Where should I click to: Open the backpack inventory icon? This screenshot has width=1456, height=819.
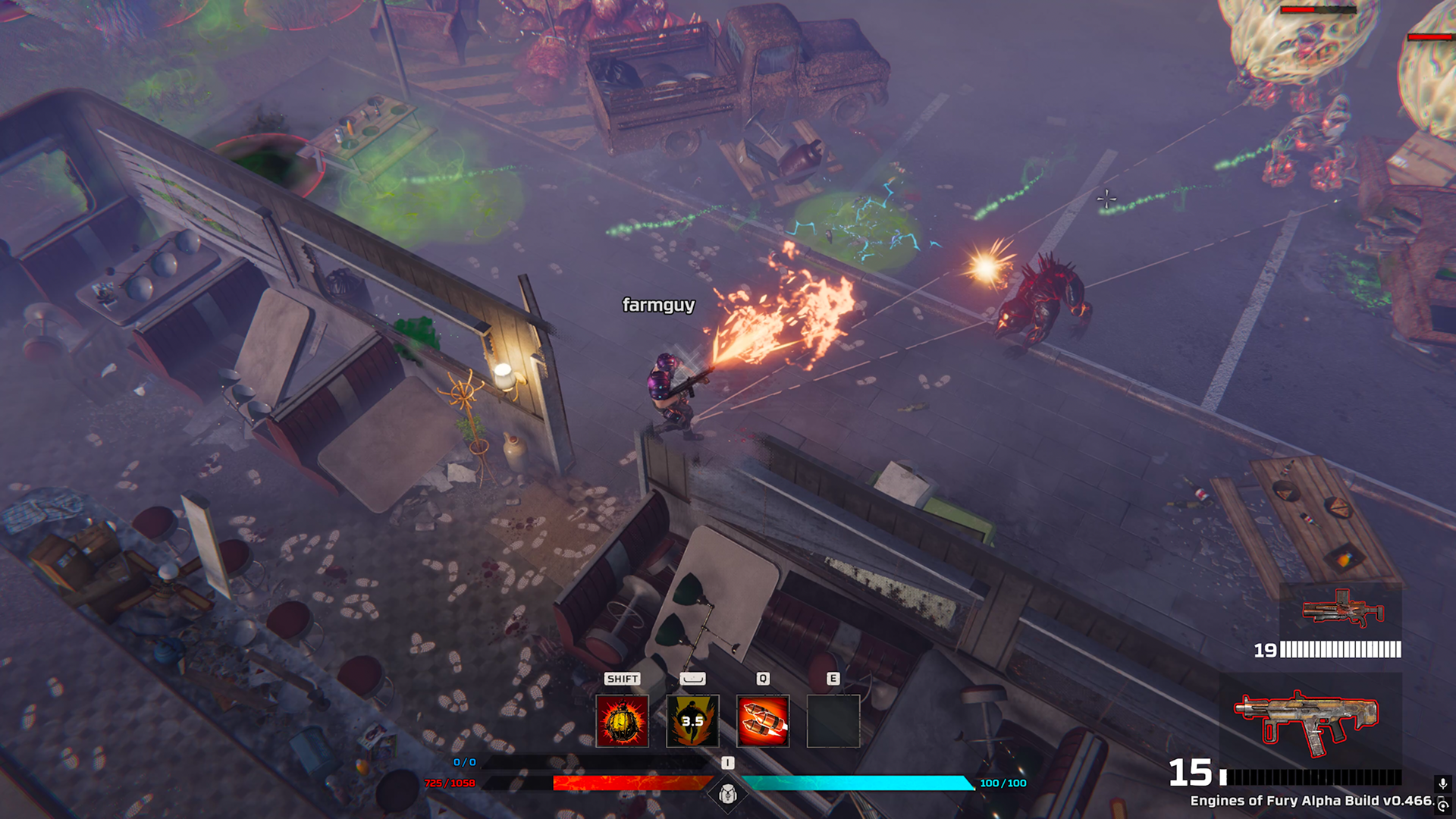coord(728,794)
